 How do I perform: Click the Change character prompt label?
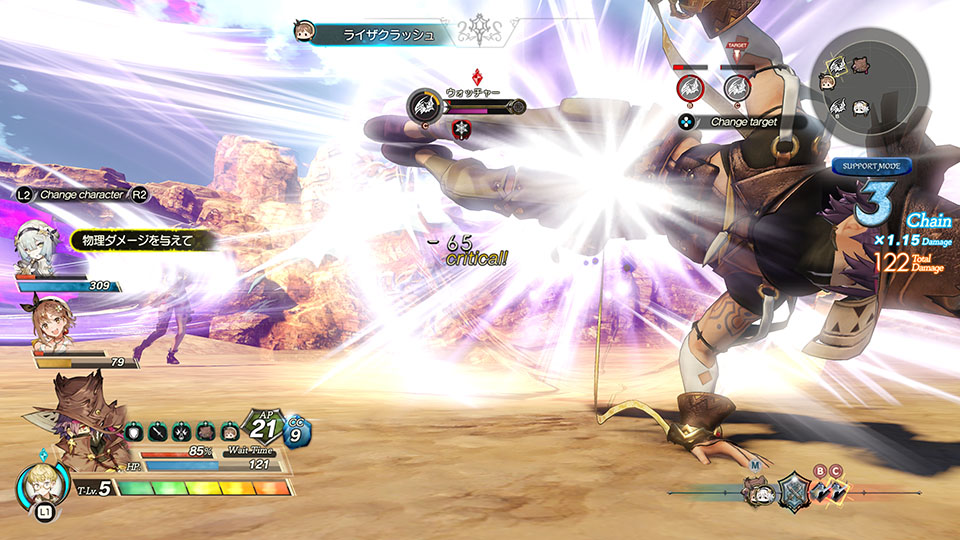coord(80,194)
